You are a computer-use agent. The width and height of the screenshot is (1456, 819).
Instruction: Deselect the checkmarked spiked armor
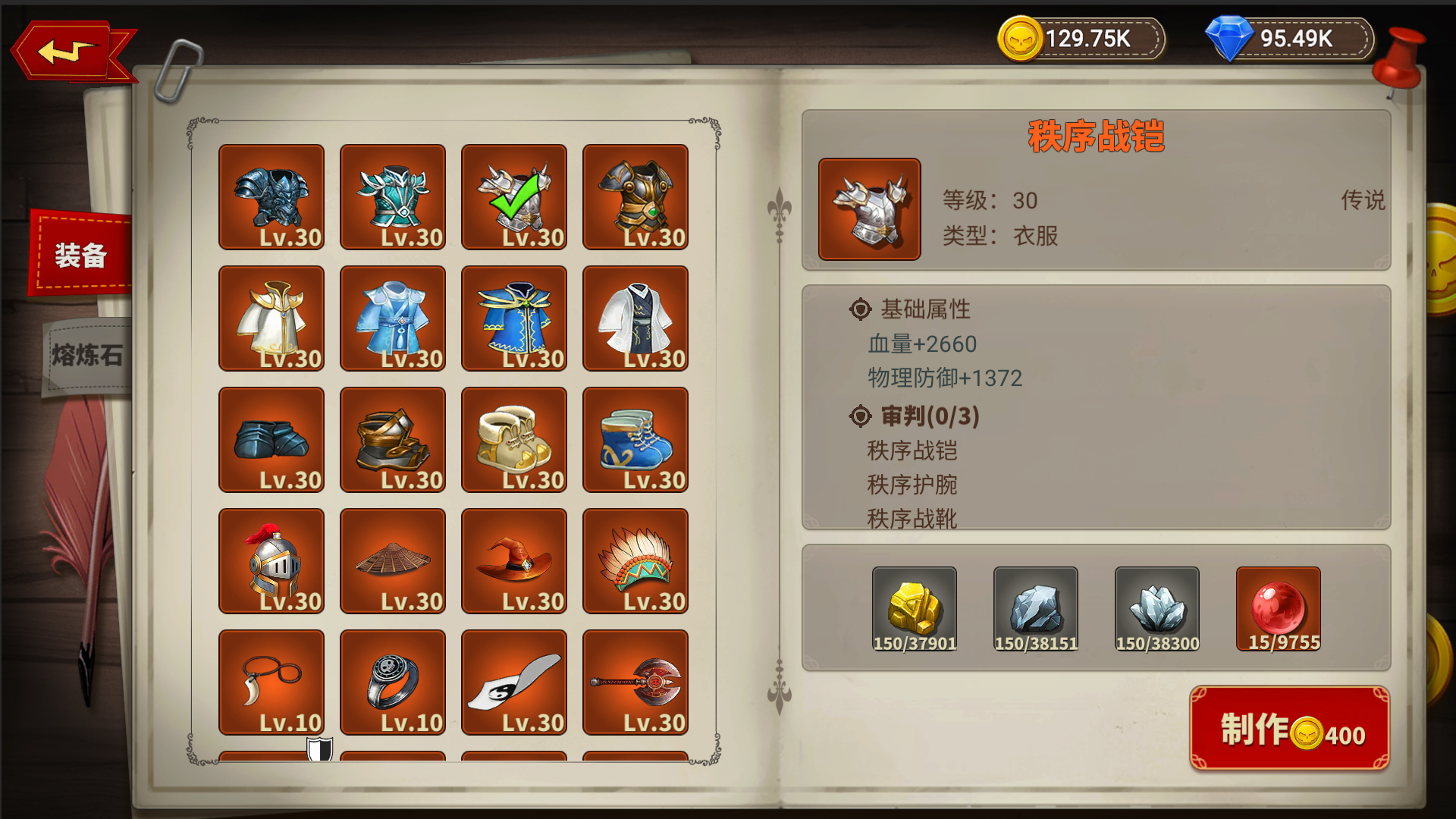click(x=513, y=197)
